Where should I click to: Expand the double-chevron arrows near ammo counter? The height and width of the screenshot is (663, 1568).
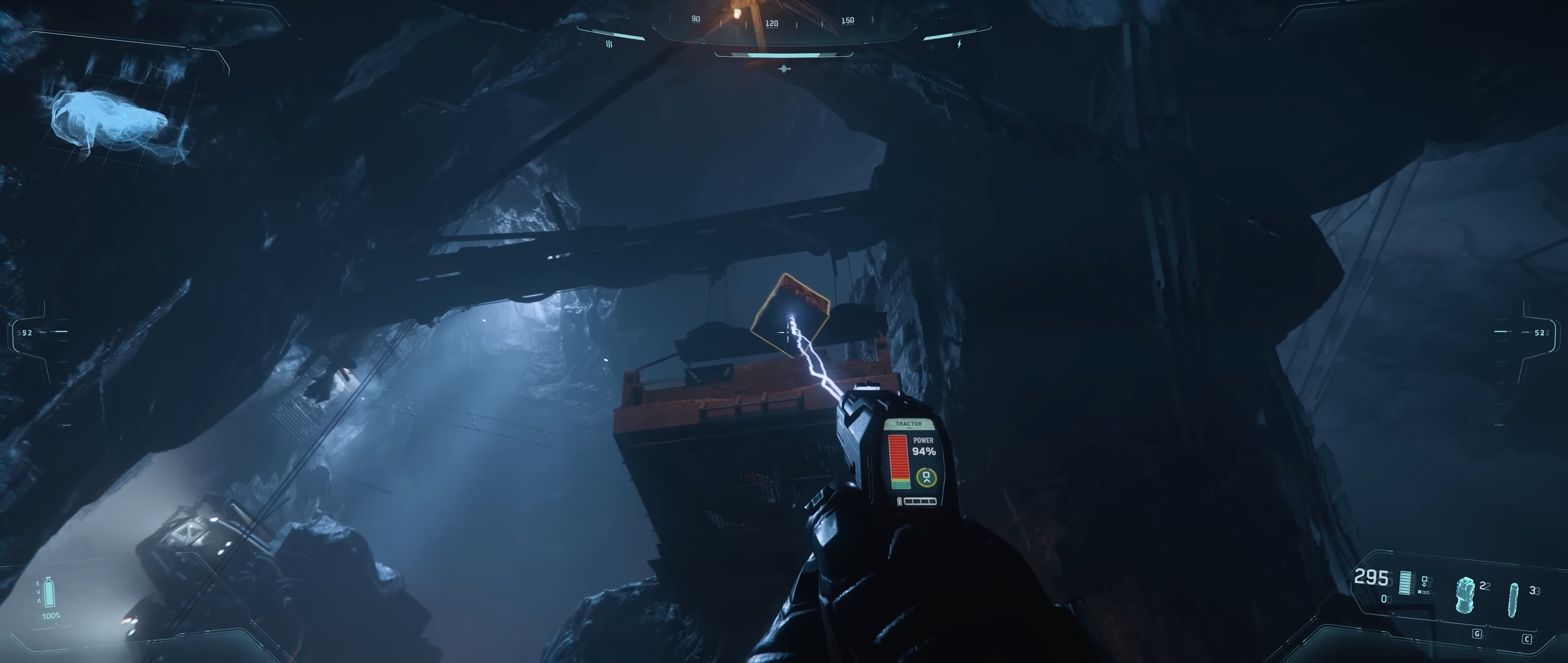tap(1424, 586)
